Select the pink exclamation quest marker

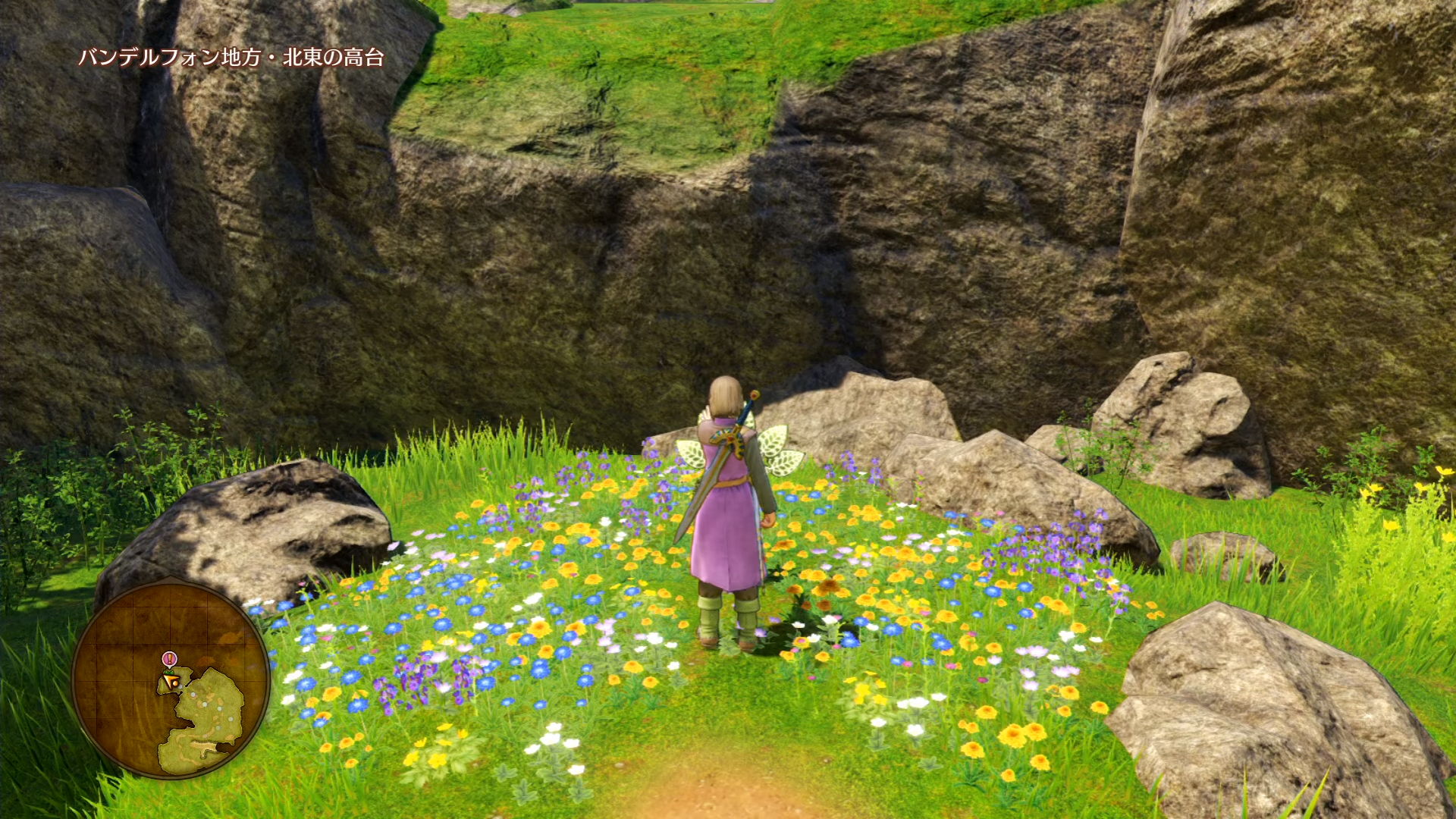169,658
